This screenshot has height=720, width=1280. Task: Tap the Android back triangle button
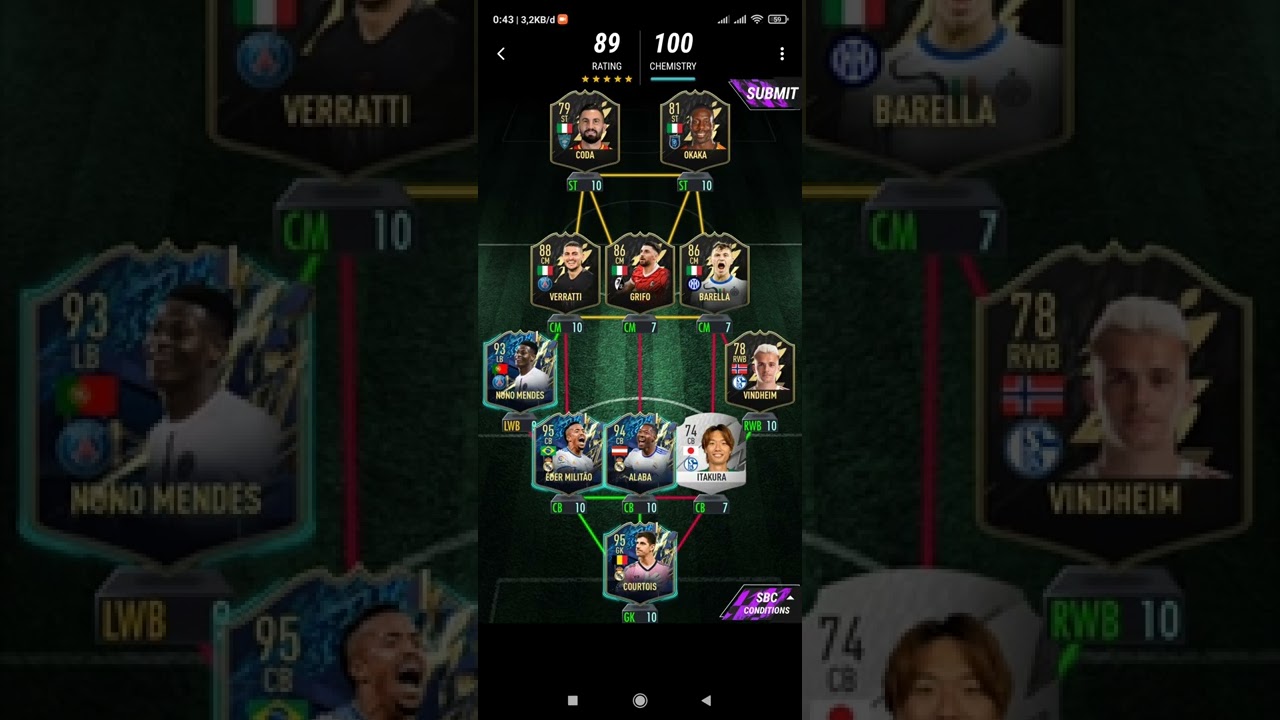click(x=706, y=701)
